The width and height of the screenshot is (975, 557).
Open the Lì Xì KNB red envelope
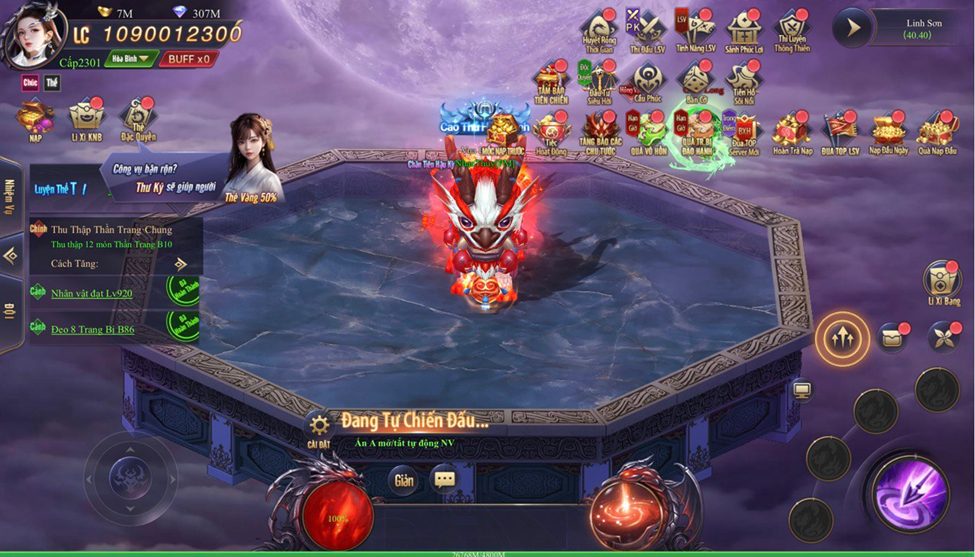(87, 119)
